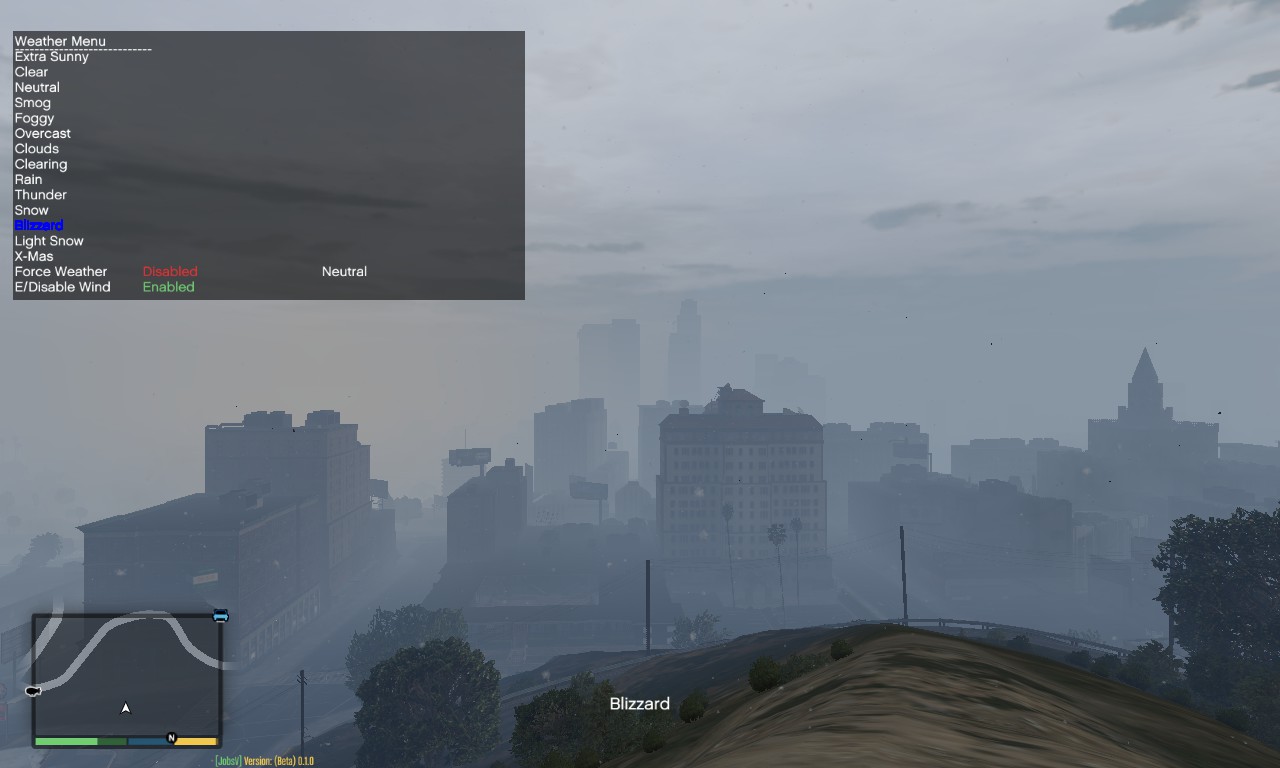Enable Thunder weather

click(x=40, y=194)
